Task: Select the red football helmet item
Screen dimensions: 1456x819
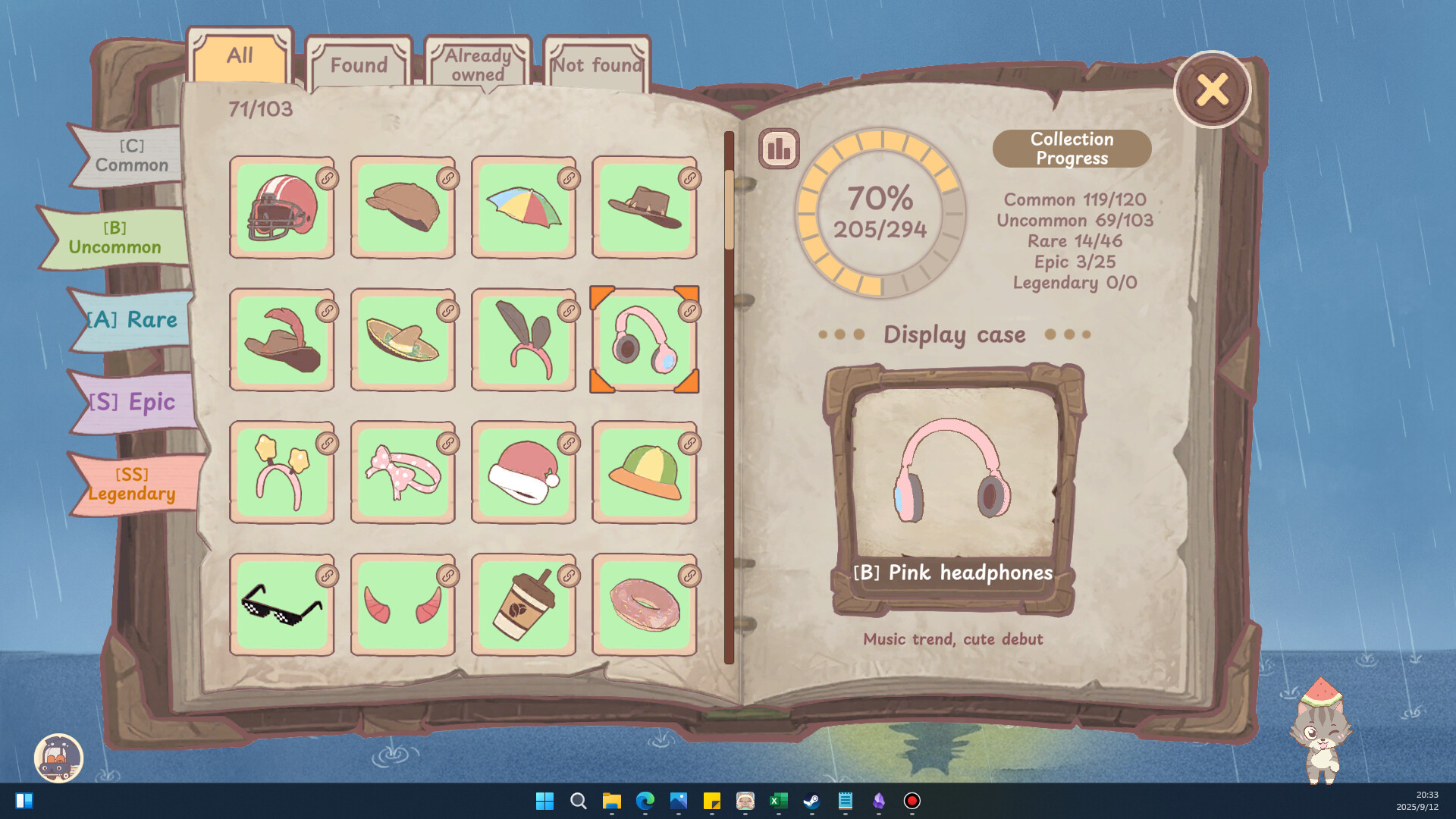Action: pos(281,208)
